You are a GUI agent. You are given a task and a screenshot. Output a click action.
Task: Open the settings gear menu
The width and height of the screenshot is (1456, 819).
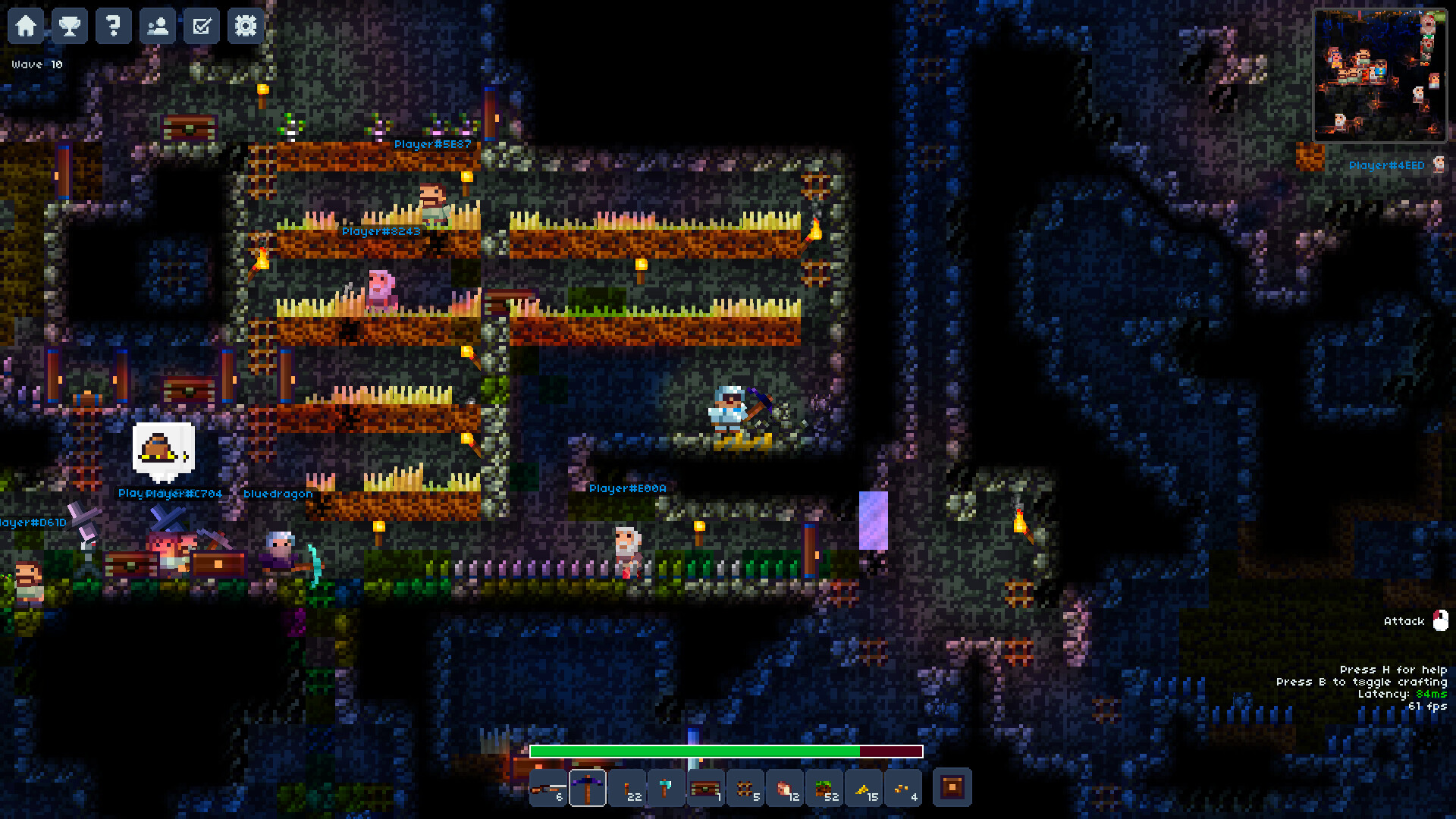click(244, 26)
